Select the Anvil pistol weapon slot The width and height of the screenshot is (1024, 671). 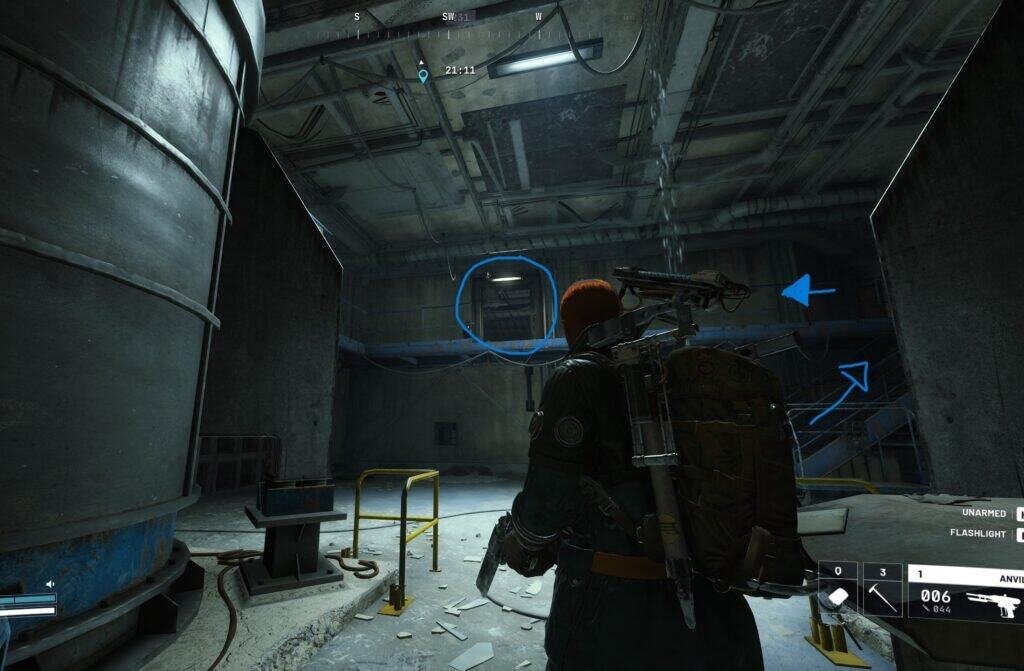pyautogui.click(x=966, y=594)
